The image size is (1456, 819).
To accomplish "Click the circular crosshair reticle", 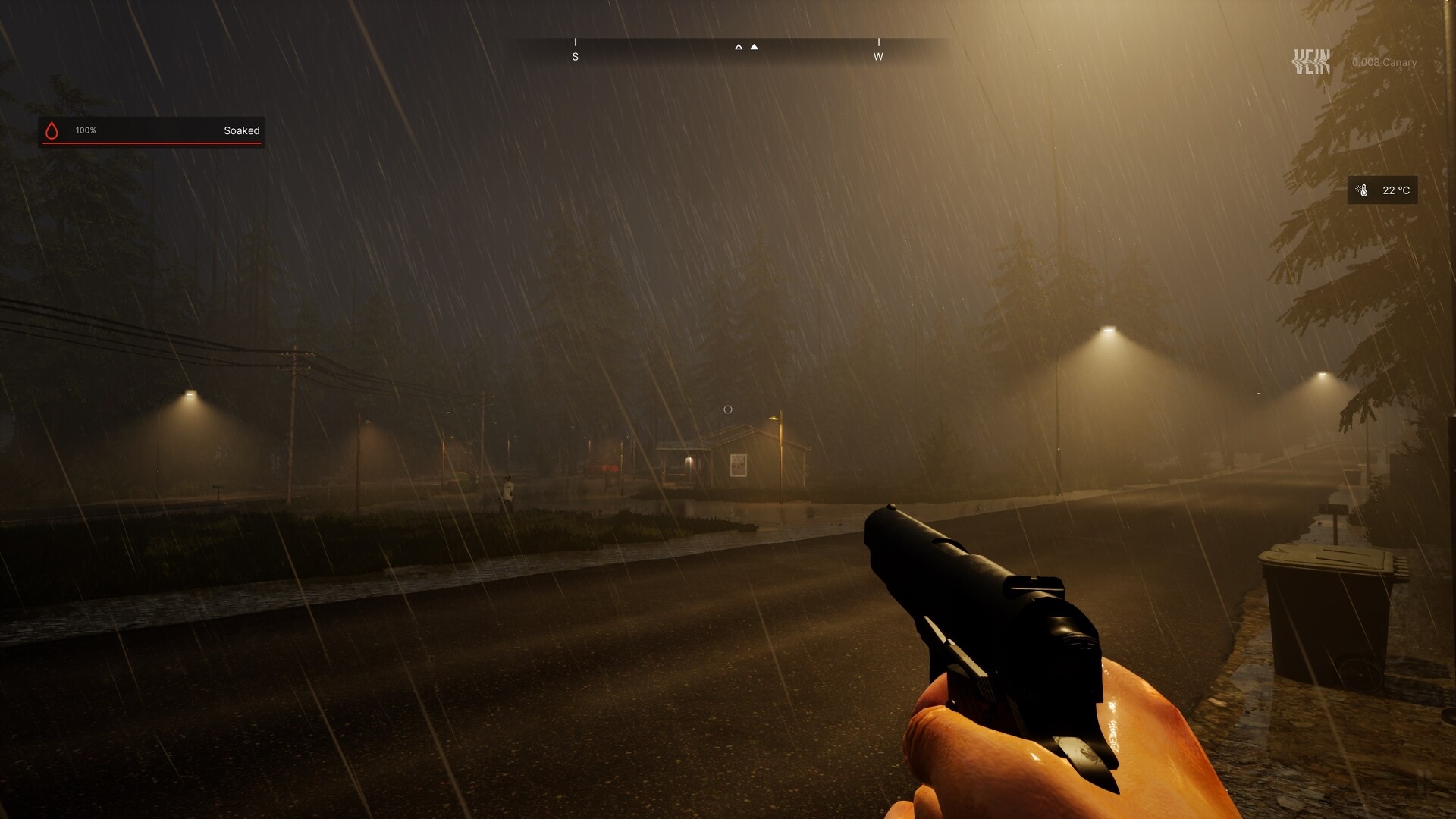I will click(x=728, y=409).
